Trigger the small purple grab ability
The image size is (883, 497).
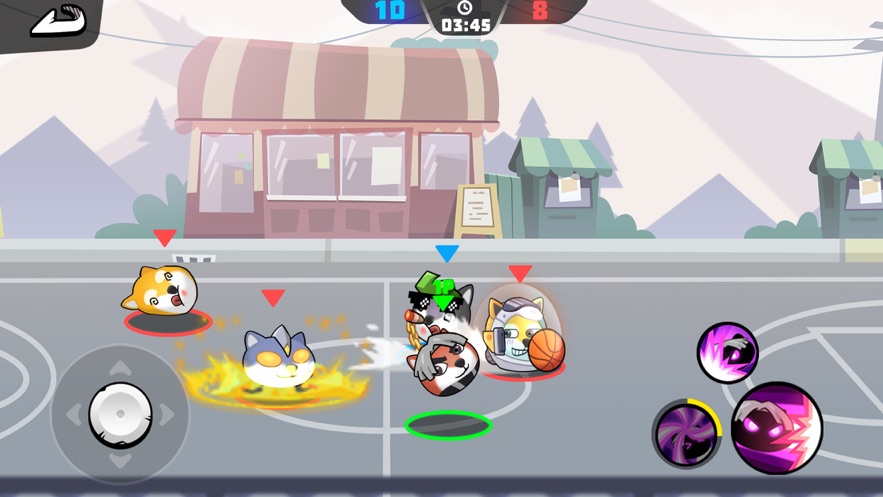pos(727,353)
